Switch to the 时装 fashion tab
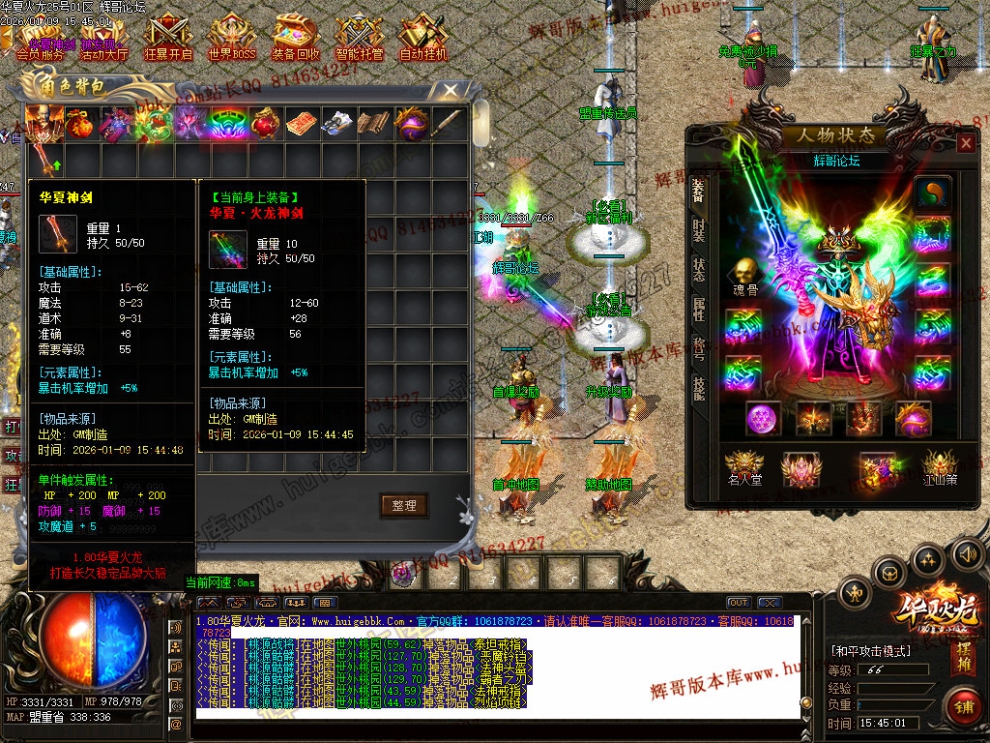The height and width of the screenshot is (743, 990). tap(699, 232)
